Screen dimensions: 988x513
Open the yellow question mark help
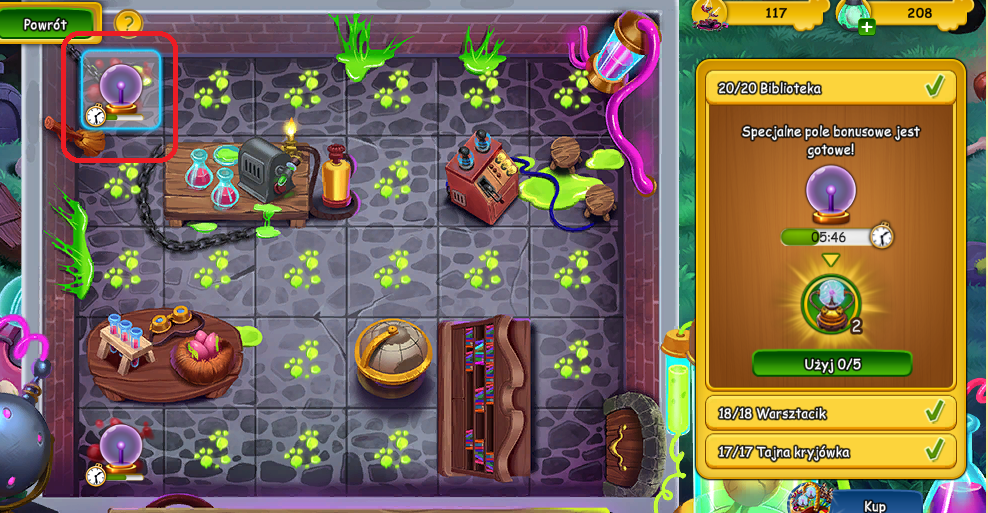[129, 22]
